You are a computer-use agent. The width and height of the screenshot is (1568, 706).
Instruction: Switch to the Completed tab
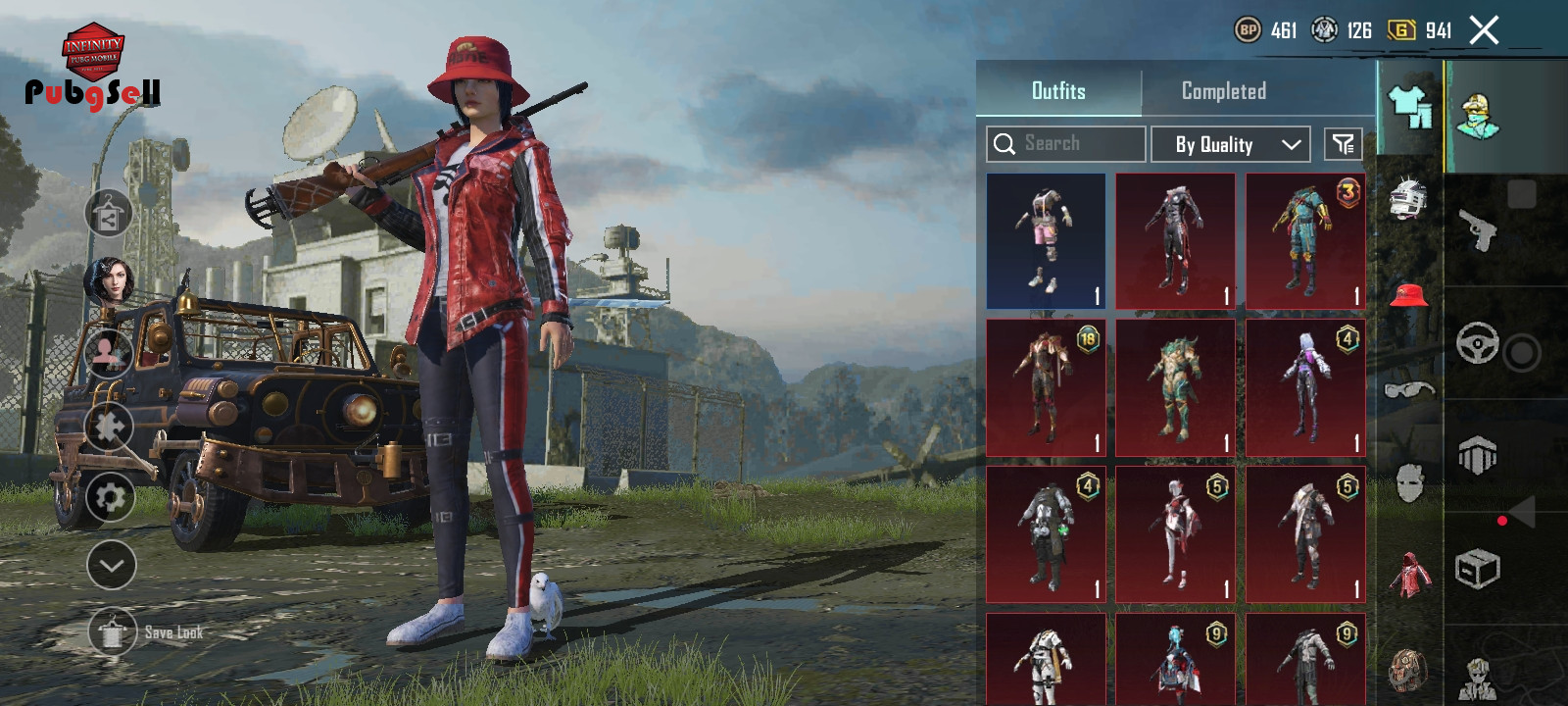point(1223,91)
